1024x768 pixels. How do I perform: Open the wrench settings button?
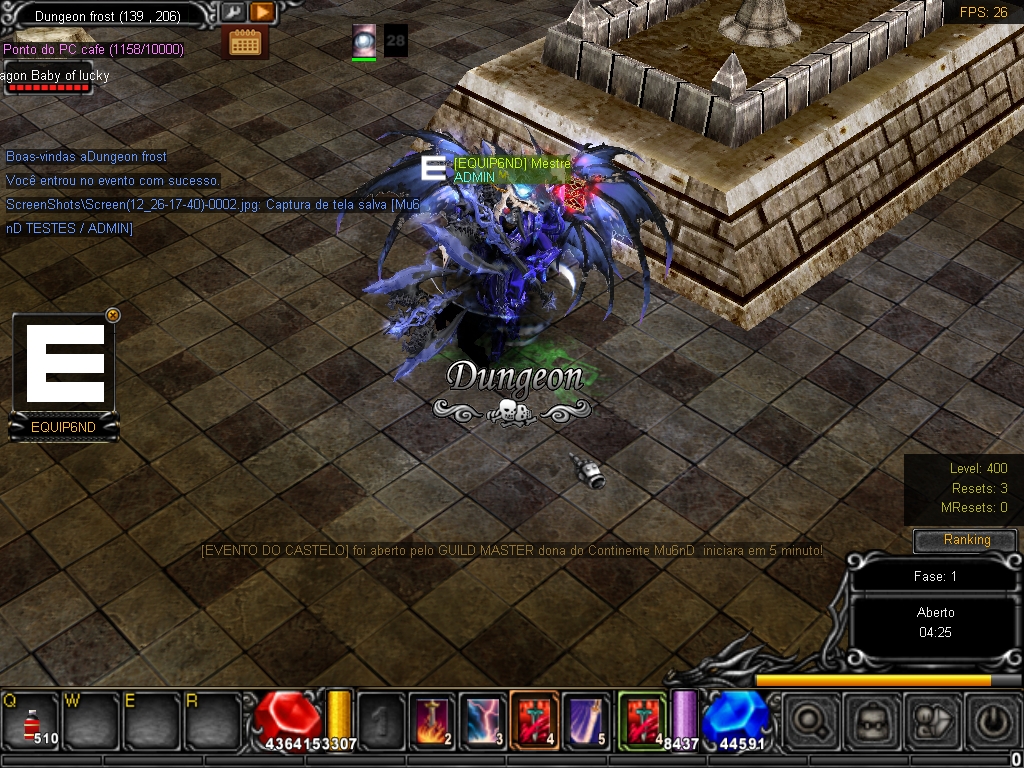(233, 13)
